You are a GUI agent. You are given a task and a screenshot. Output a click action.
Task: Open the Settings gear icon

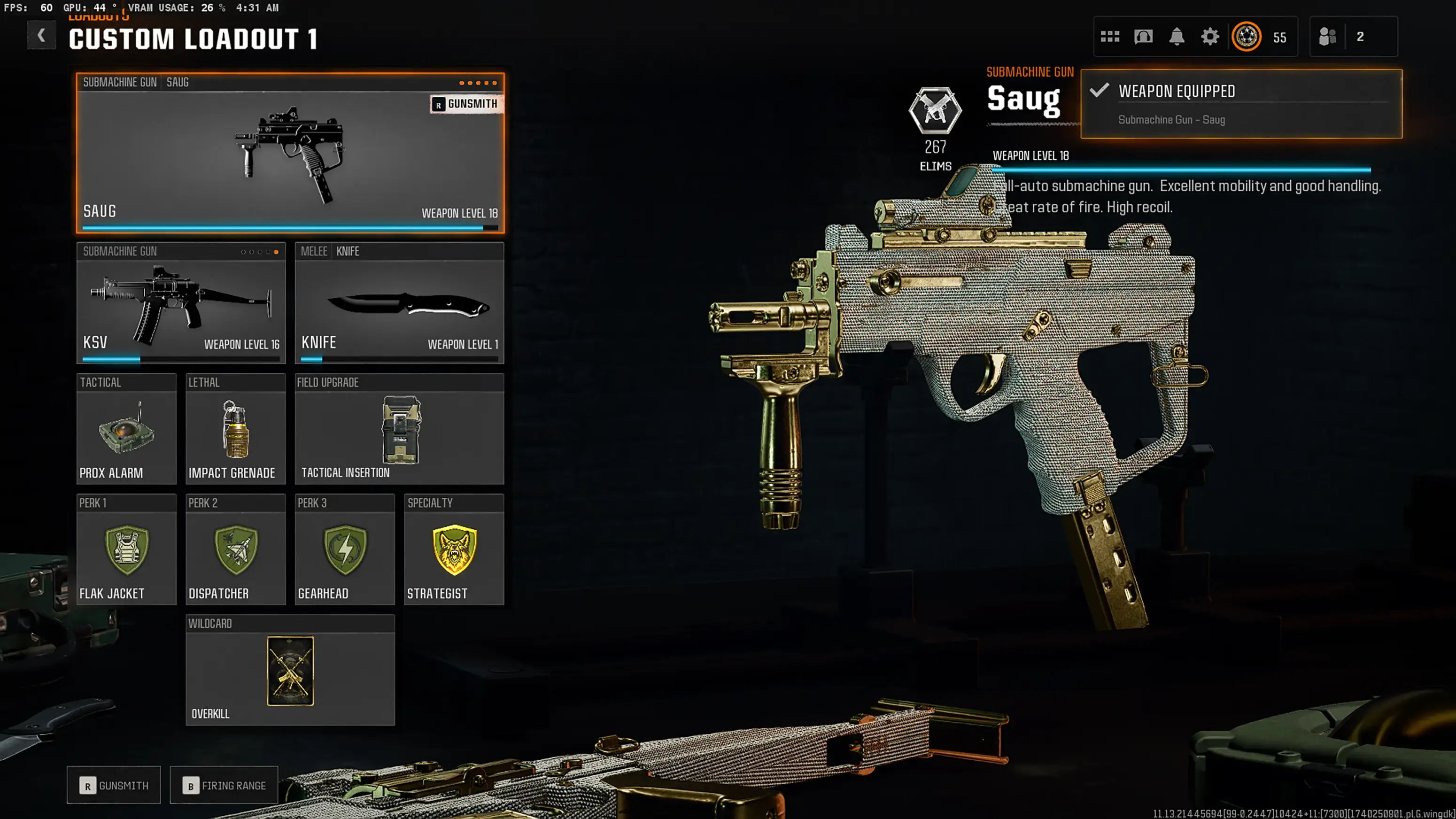pos(1210,36)
